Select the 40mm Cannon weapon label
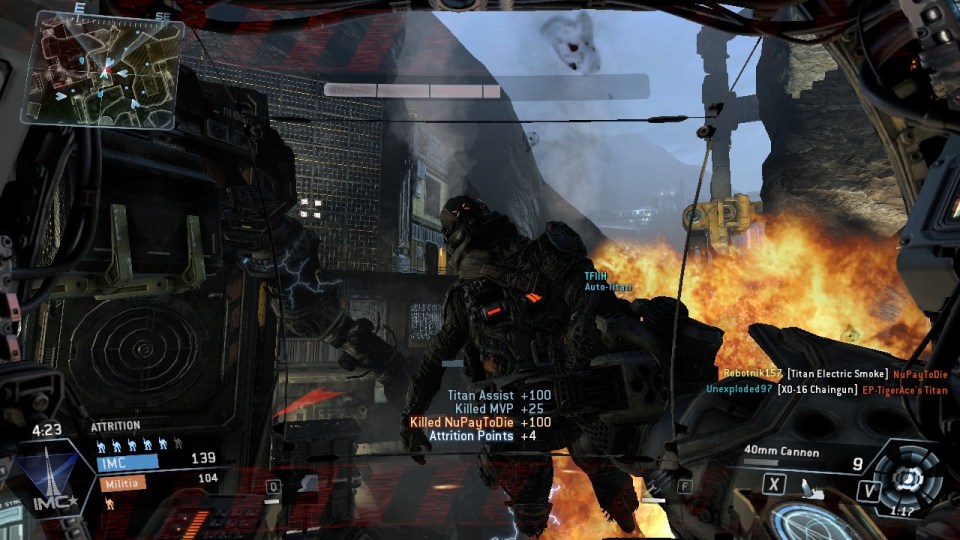Viewport: 960px width, 540px height. click(781, 453)
